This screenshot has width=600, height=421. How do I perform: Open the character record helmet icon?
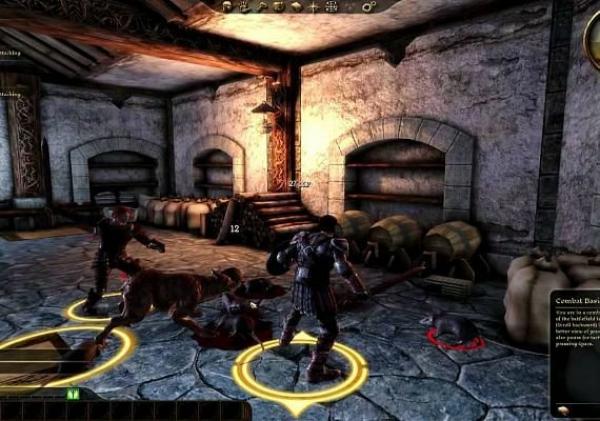[227, 6]
